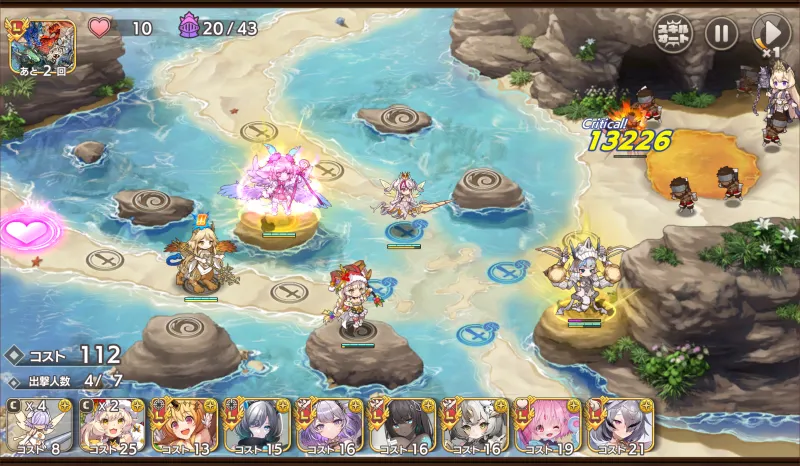800x466 pixels.
Task: Select the cost 25 unit card
Action: click(110, 425)
